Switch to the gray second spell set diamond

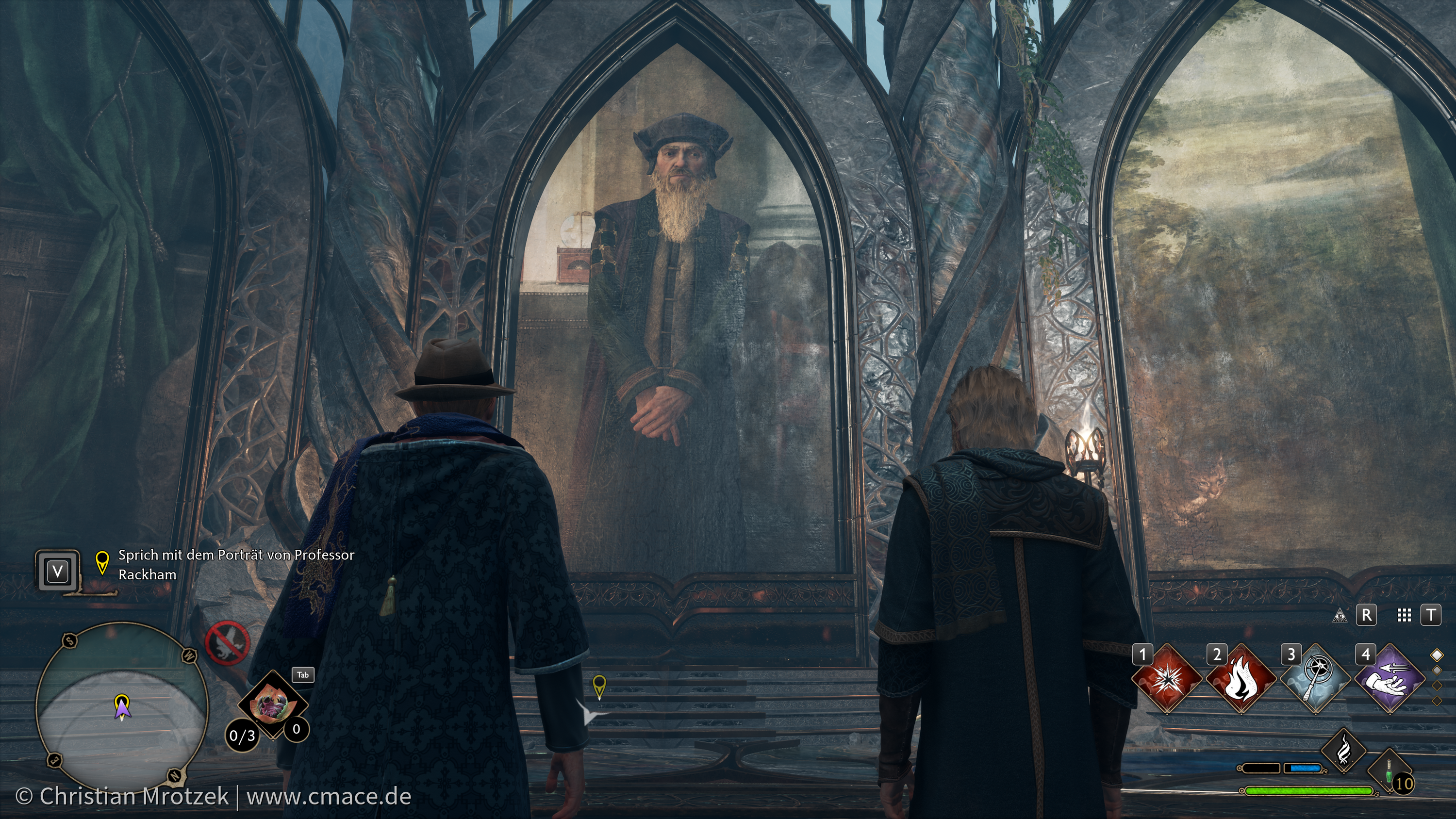pos(1437,671)
